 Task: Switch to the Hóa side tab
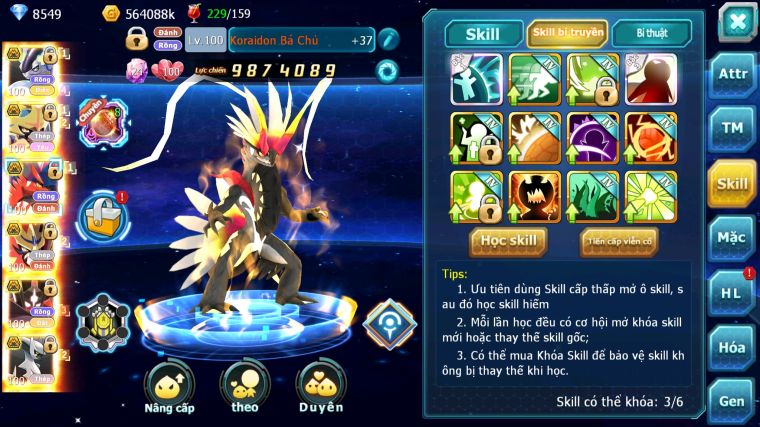point(732,347)
